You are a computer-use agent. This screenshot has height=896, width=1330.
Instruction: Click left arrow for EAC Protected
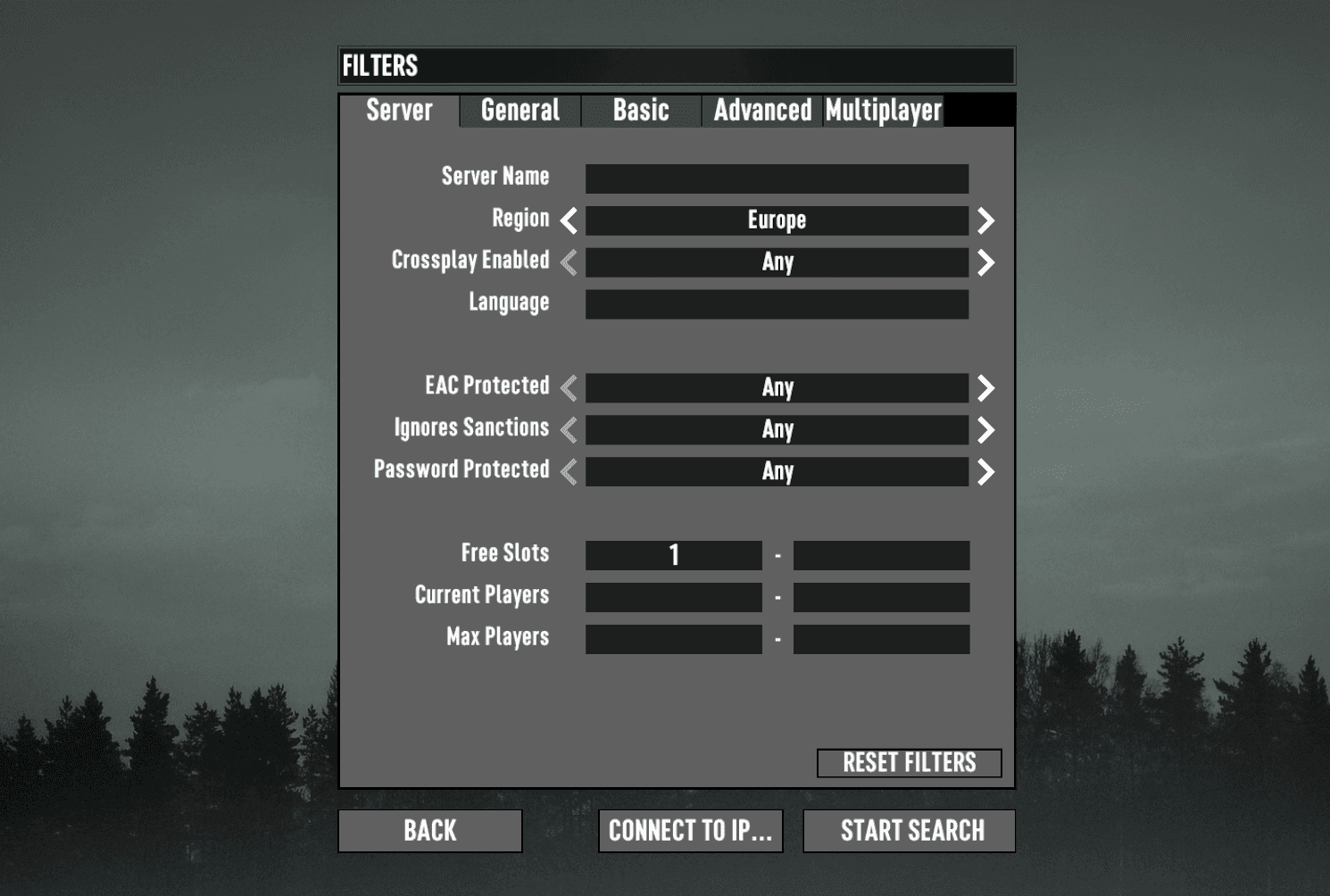pos(569,387)
